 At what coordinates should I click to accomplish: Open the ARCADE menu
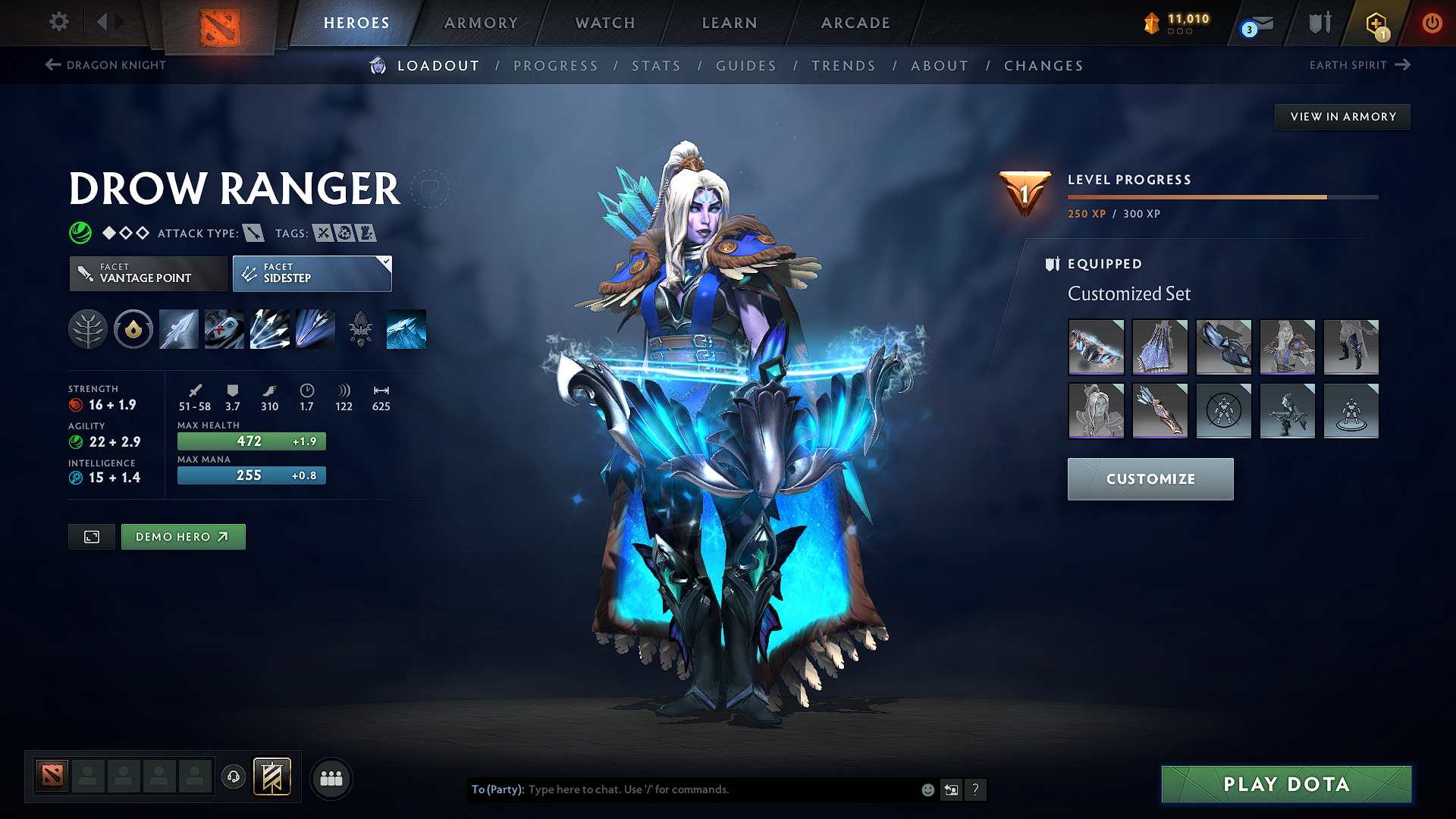[x=855, y=23]
